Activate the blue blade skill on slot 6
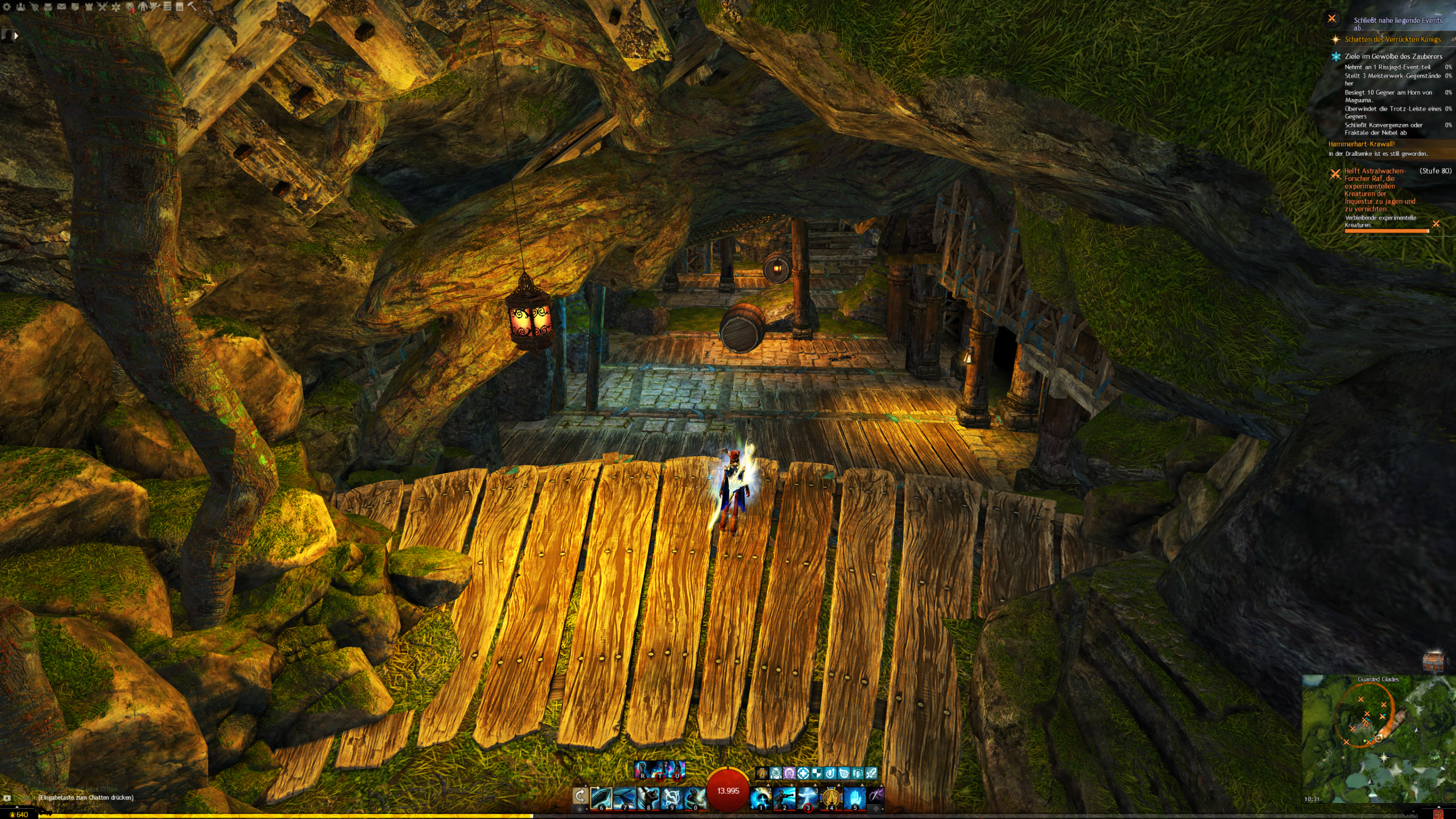 [601, 797]
